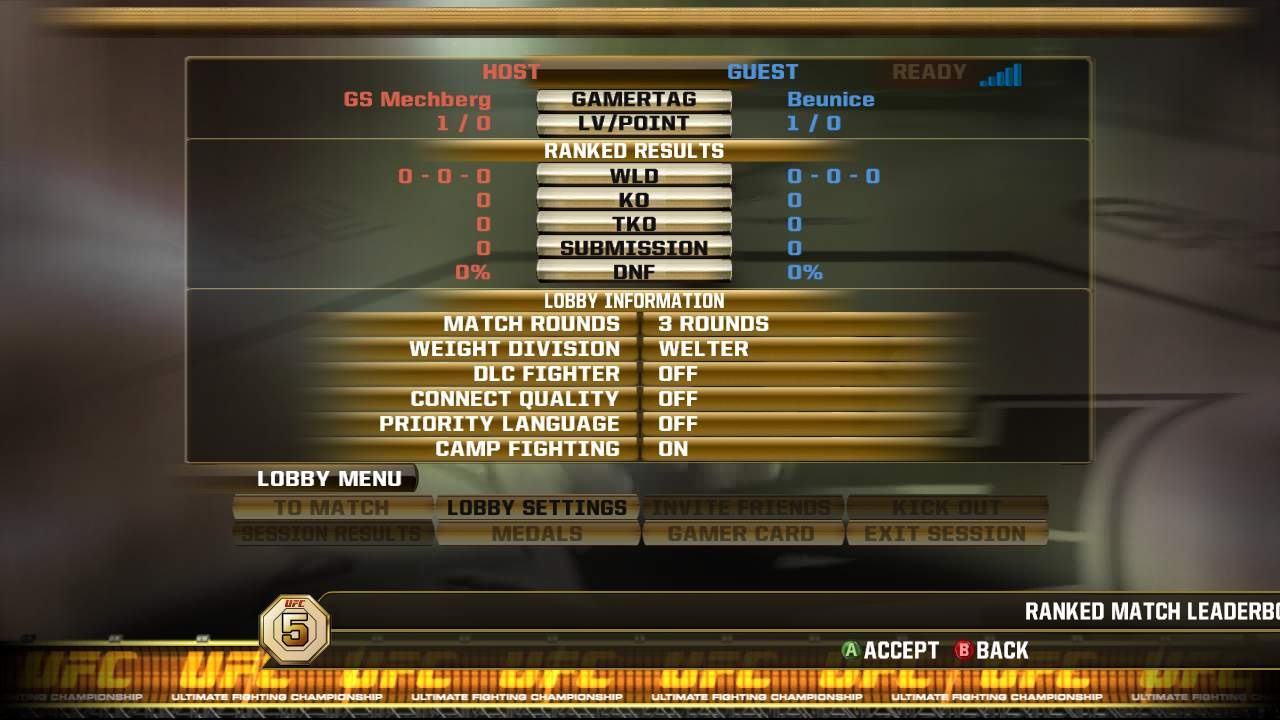Click the WLD record bar
This screenshot has height=720, width=1280.
635,174
